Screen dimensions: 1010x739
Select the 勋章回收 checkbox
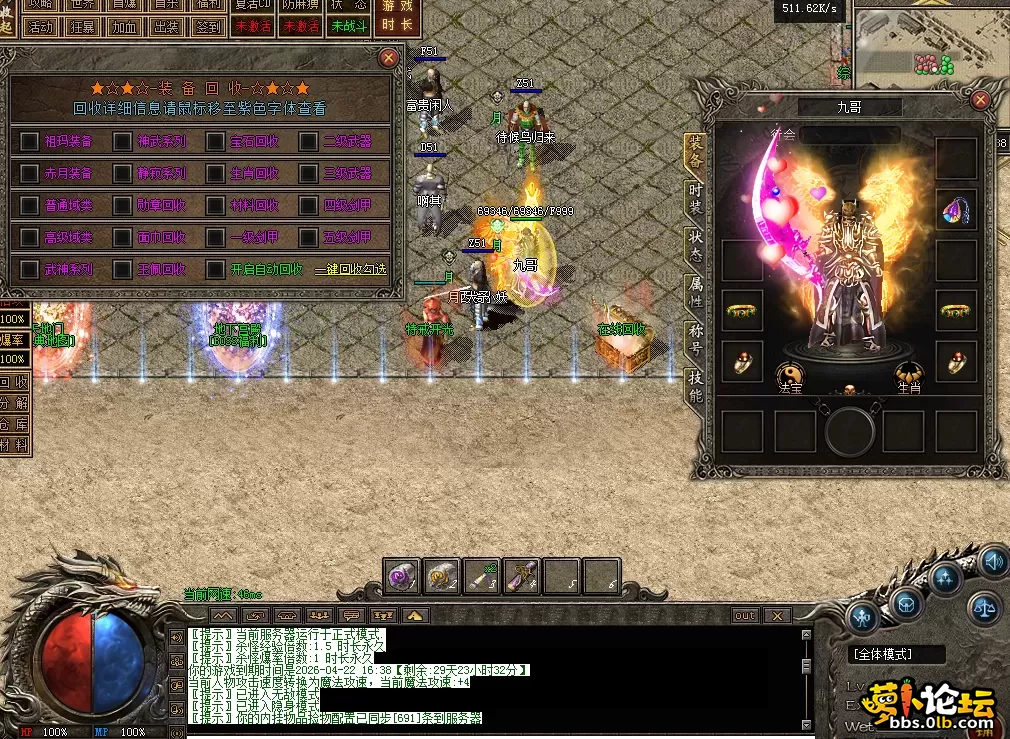(x=122, y=206)
